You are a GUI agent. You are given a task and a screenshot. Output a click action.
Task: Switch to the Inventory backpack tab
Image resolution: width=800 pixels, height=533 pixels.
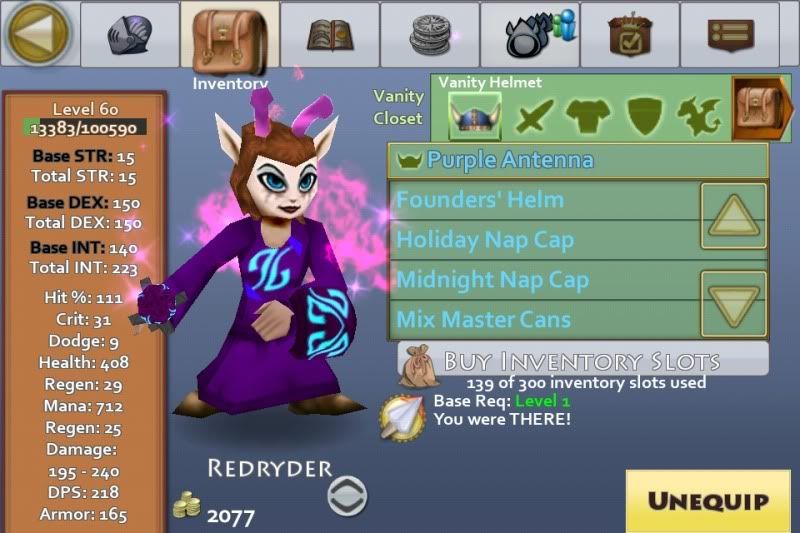[229, 36]
